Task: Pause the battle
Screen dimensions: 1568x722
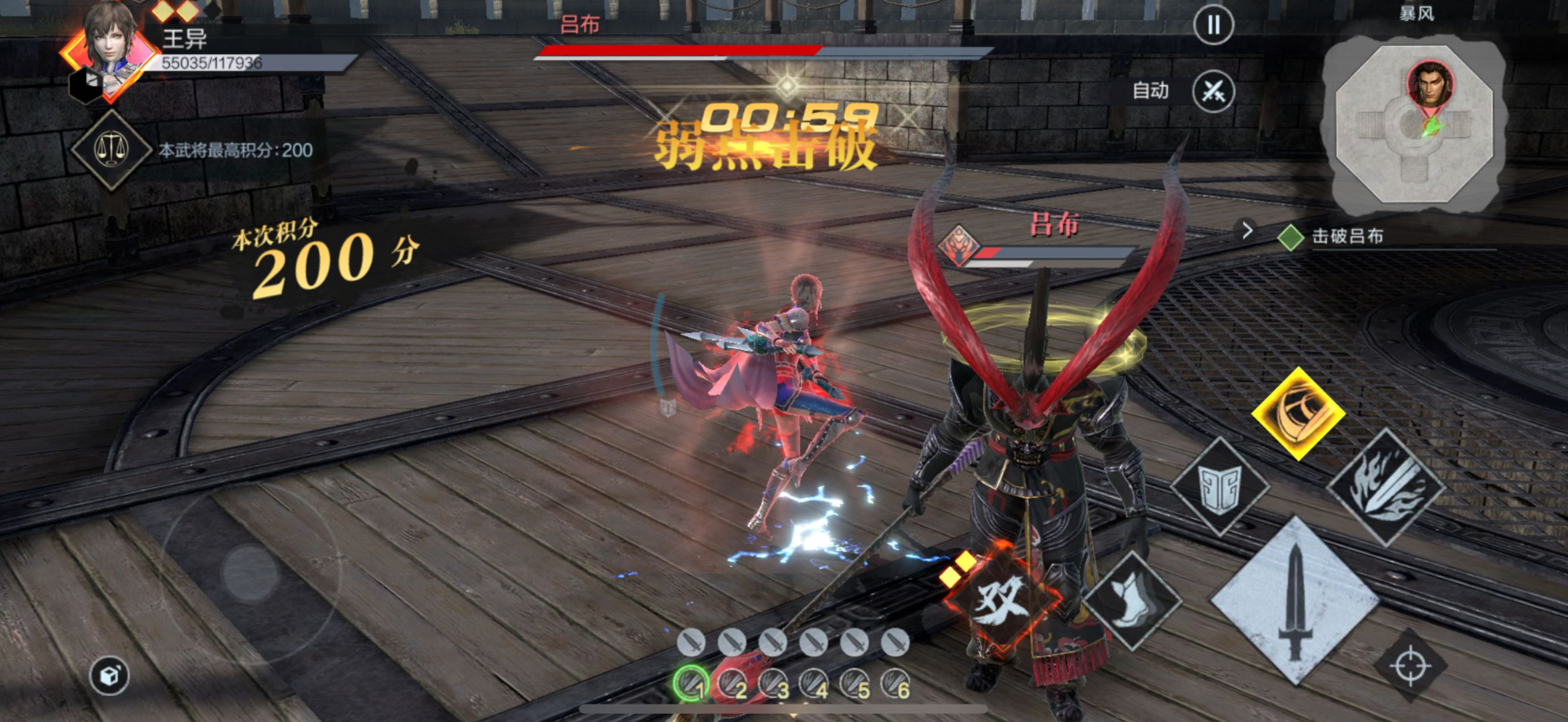Action: [1212, 26]
